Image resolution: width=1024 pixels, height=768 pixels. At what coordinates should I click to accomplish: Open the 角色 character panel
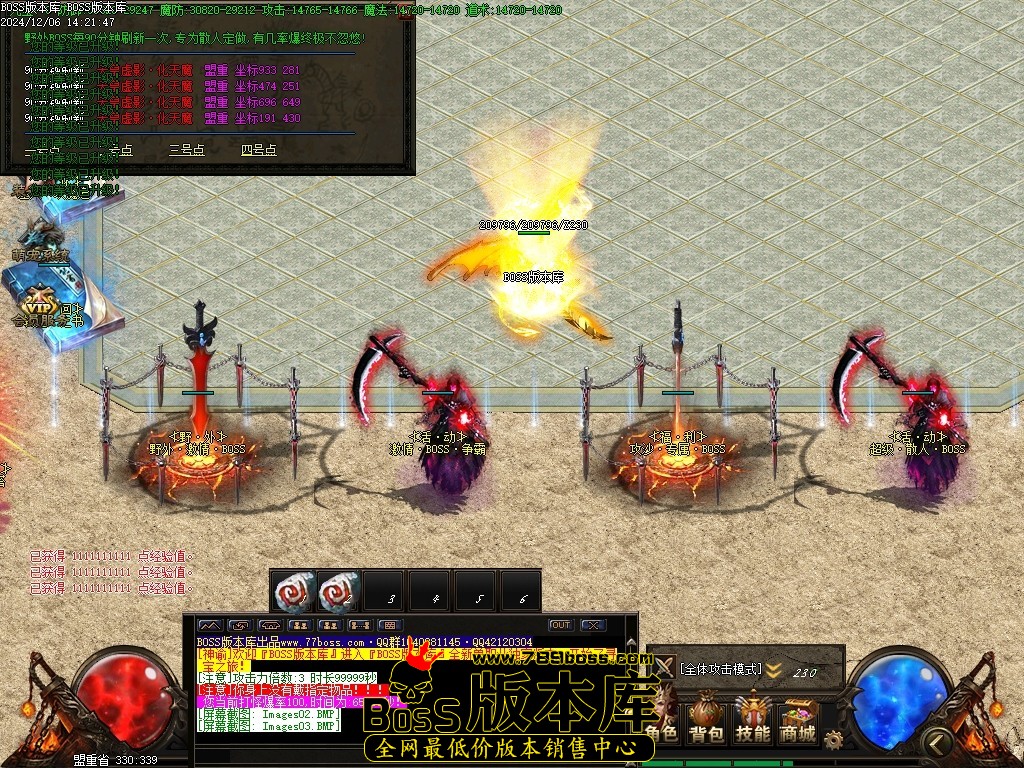(x=662, y=721)
